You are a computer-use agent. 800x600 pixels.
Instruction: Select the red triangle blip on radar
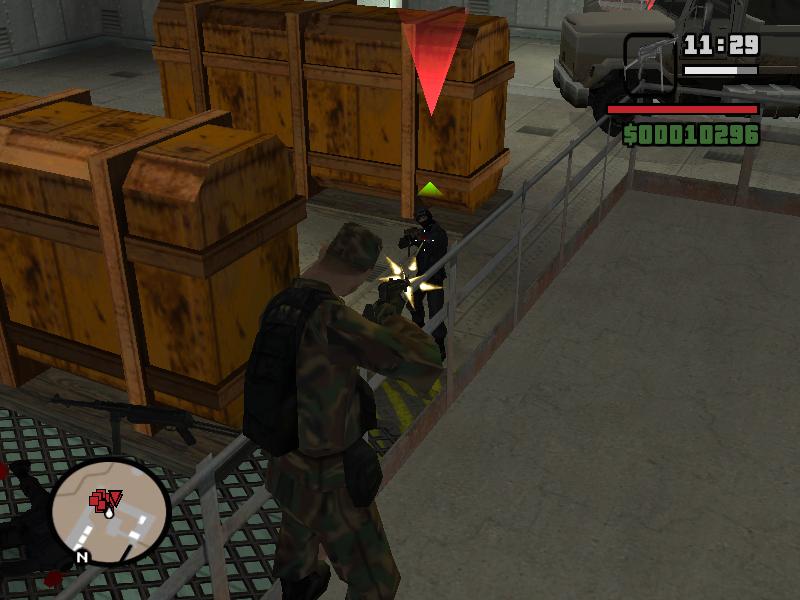(x=114, y=497)
